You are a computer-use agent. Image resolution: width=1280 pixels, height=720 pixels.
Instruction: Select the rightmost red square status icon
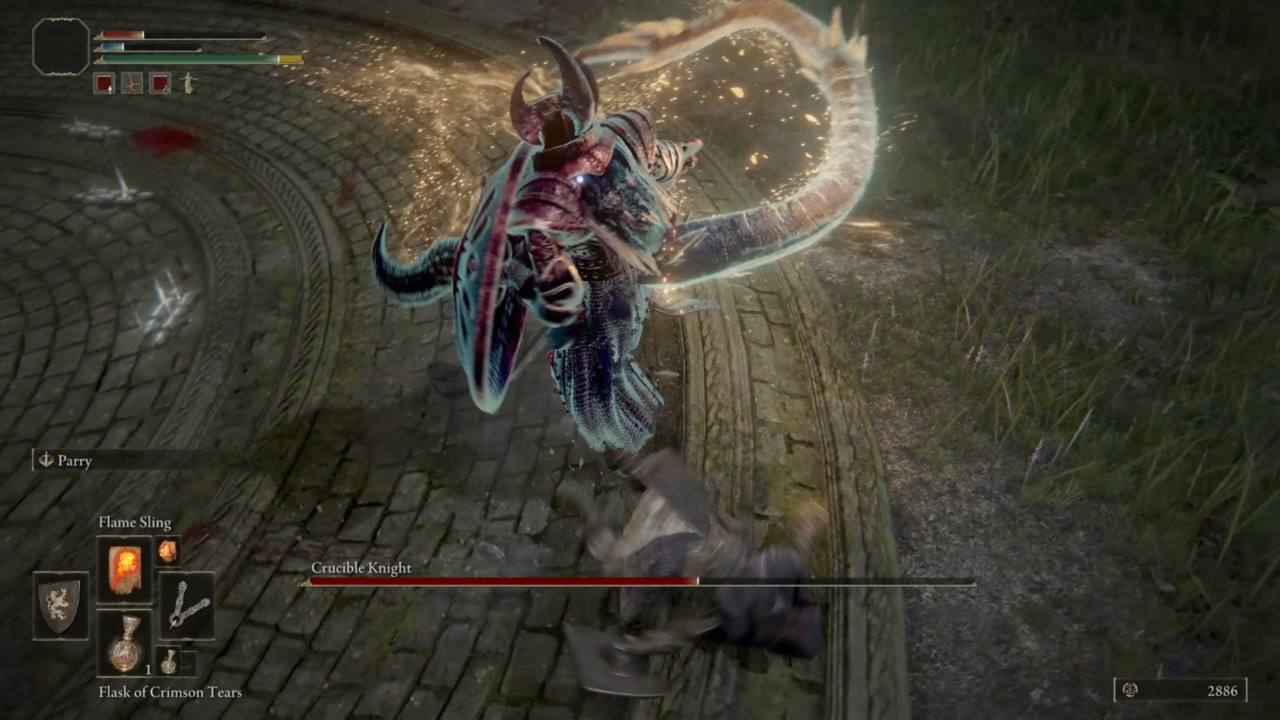(161, 84)
